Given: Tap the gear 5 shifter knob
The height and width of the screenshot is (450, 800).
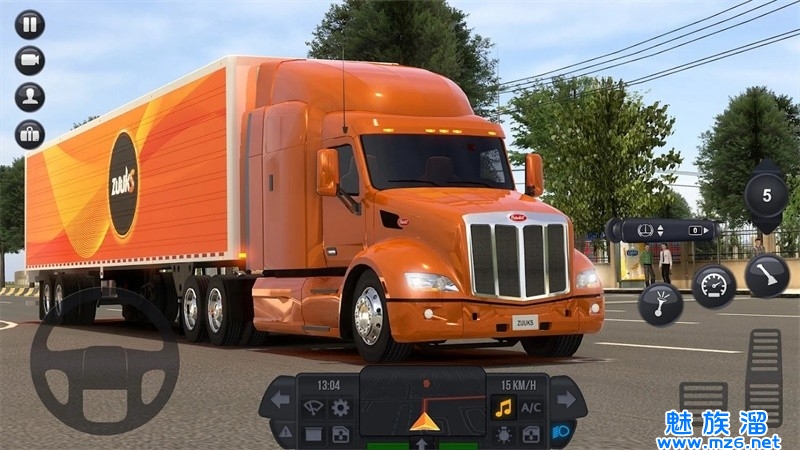Looking at the screenshot, I should click(766, 193).
